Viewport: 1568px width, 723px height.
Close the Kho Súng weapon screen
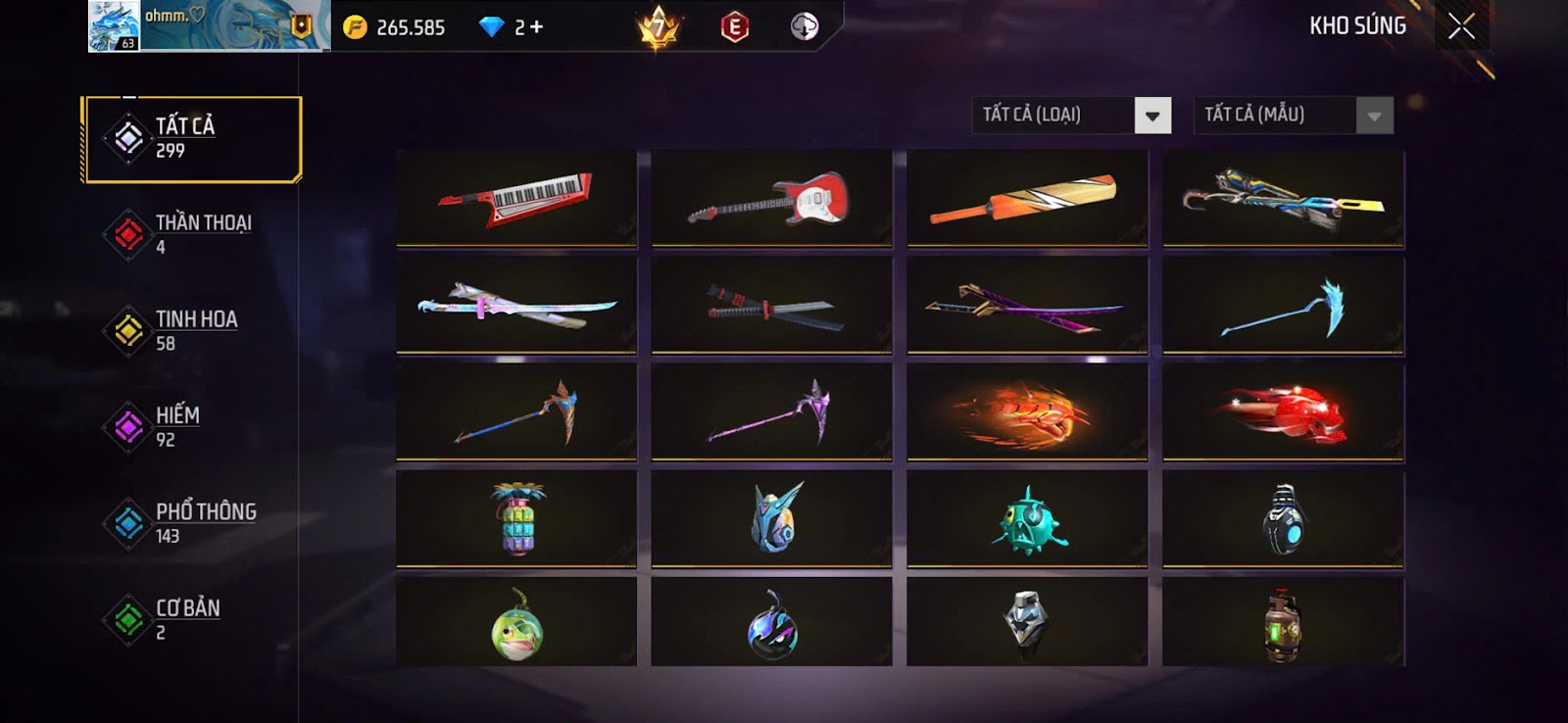(1461, 26)
